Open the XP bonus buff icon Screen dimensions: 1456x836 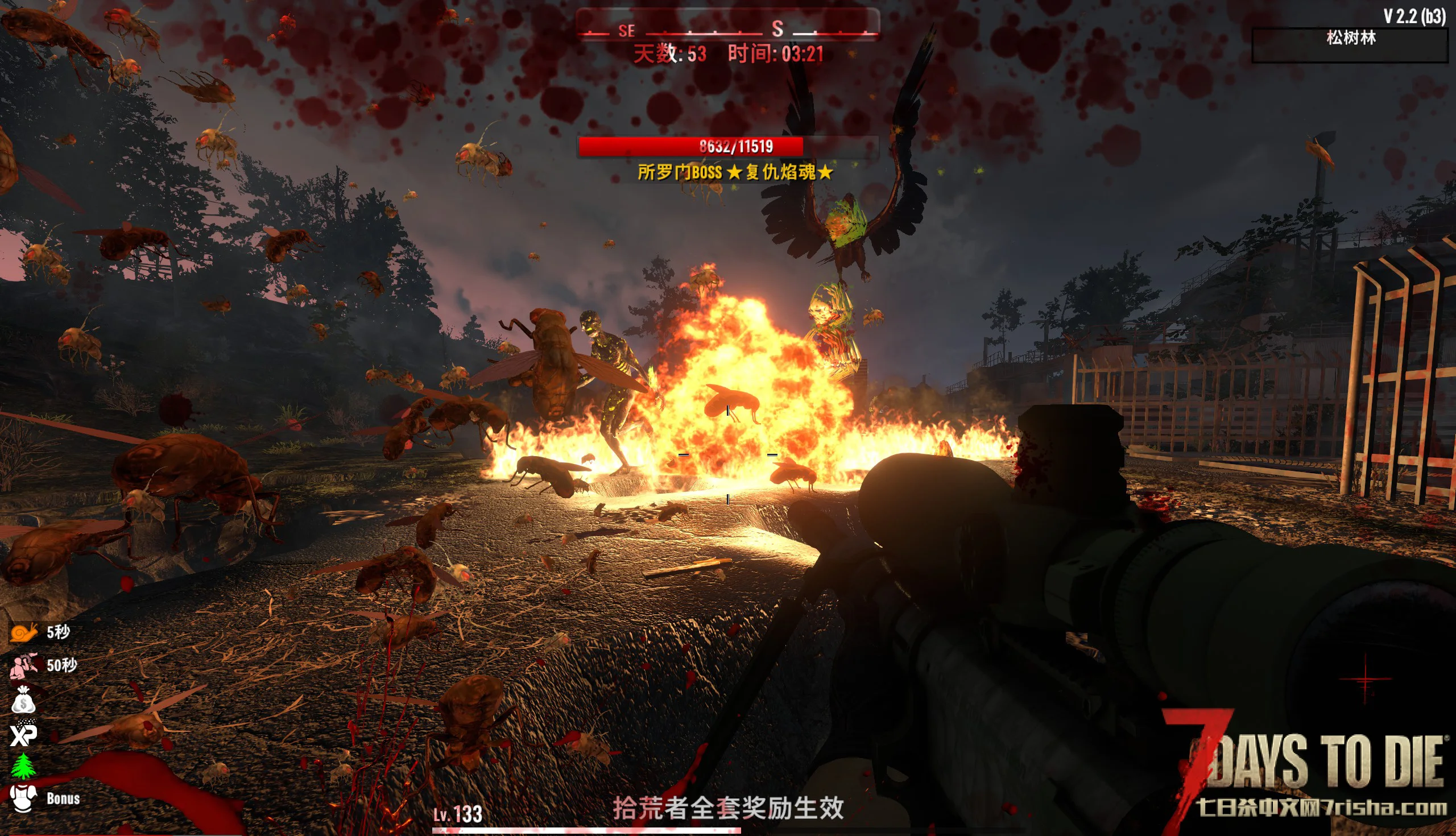[23, 733]
